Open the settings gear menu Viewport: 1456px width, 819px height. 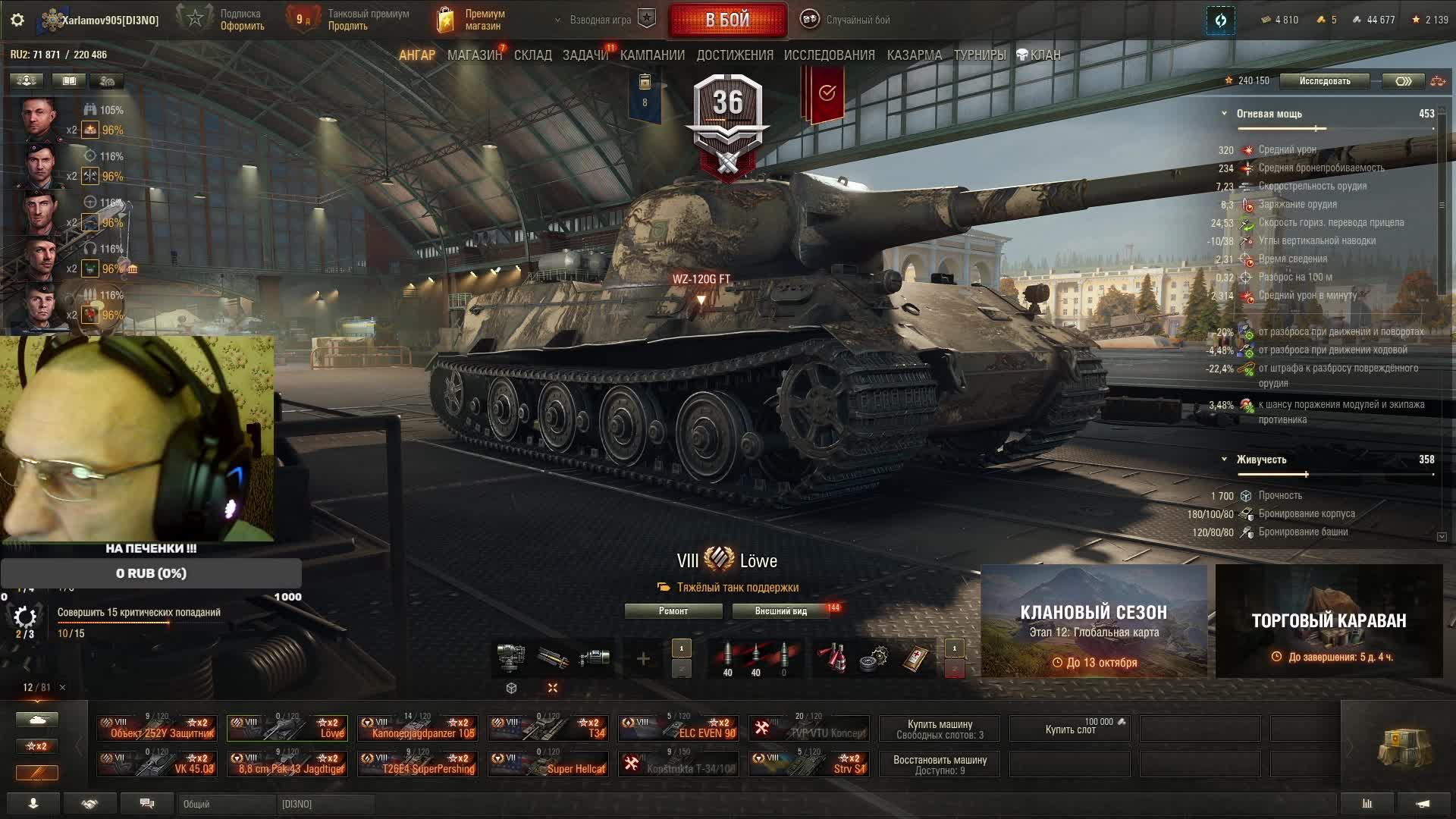tap(17, 20)
